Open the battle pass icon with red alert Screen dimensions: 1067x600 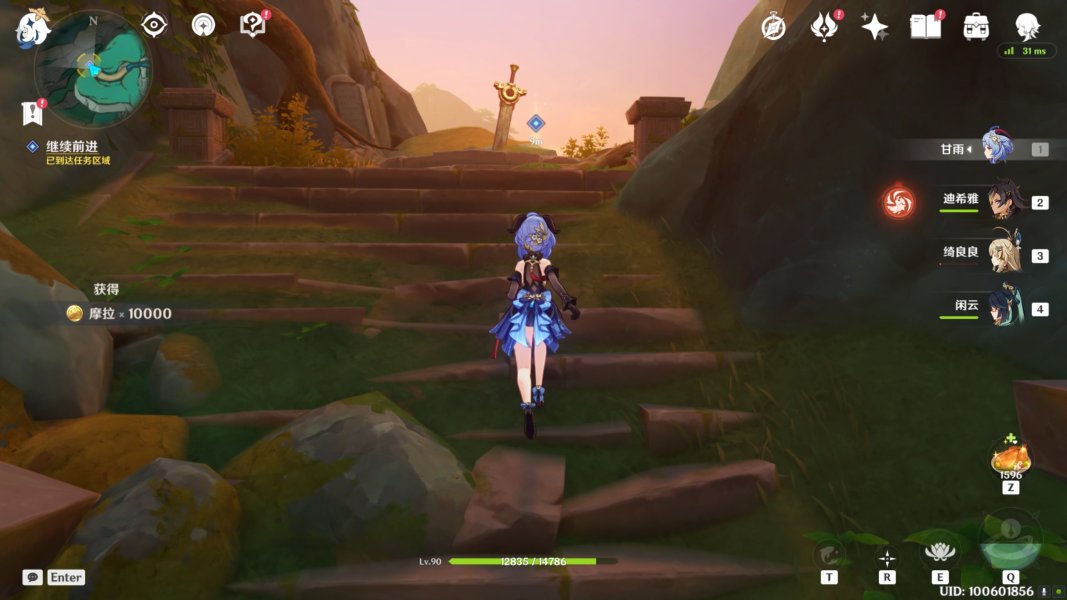(x=824, y=27)
